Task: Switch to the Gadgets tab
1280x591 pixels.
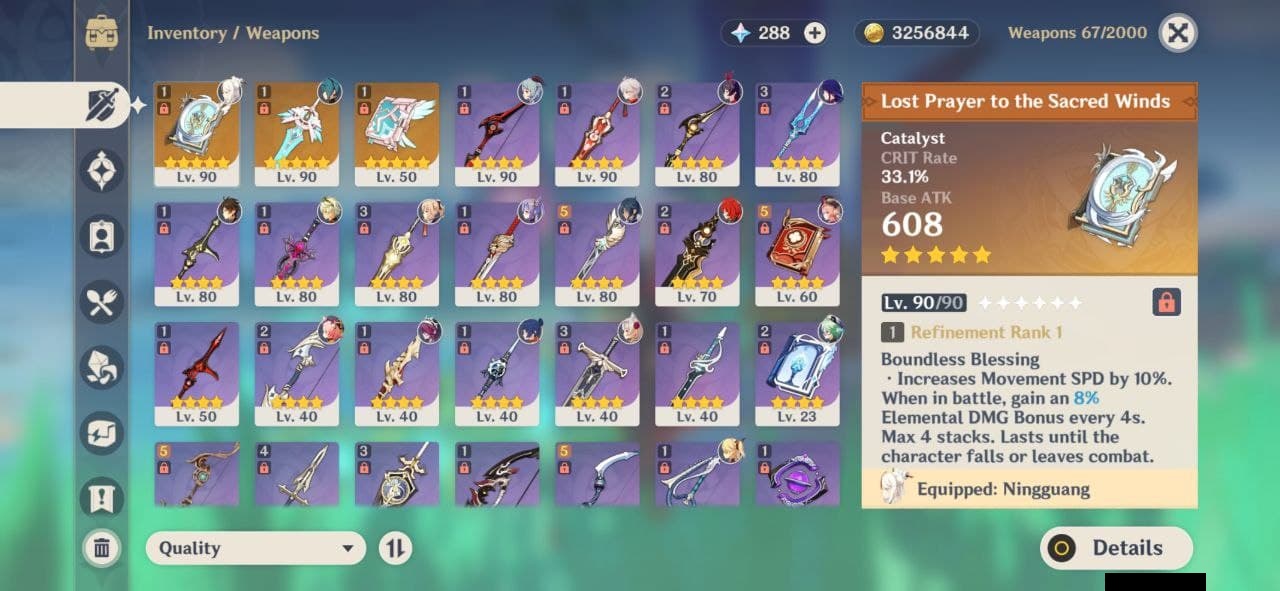Action: pos(102,433)
